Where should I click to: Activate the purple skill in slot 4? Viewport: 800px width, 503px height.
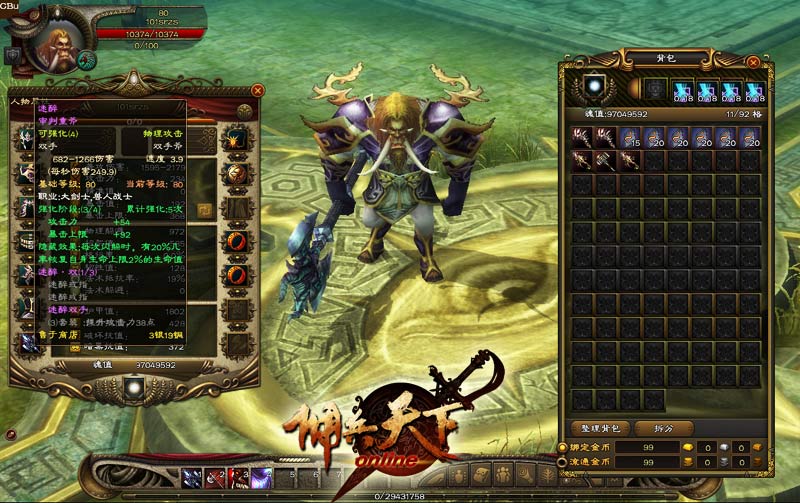click(x=262, y=477)
